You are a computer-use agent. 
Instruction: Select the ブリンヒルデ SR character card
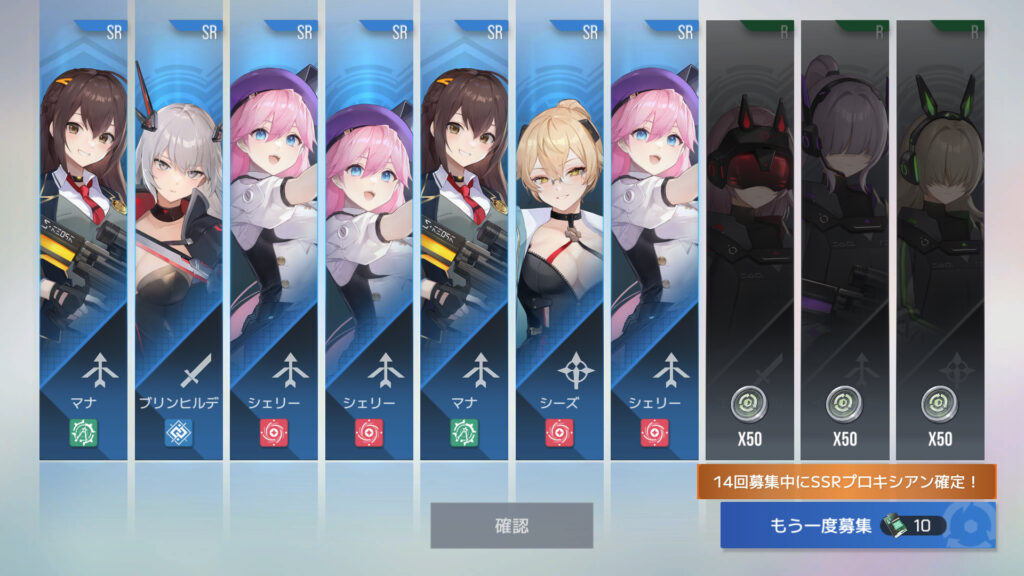pos(178,240)
